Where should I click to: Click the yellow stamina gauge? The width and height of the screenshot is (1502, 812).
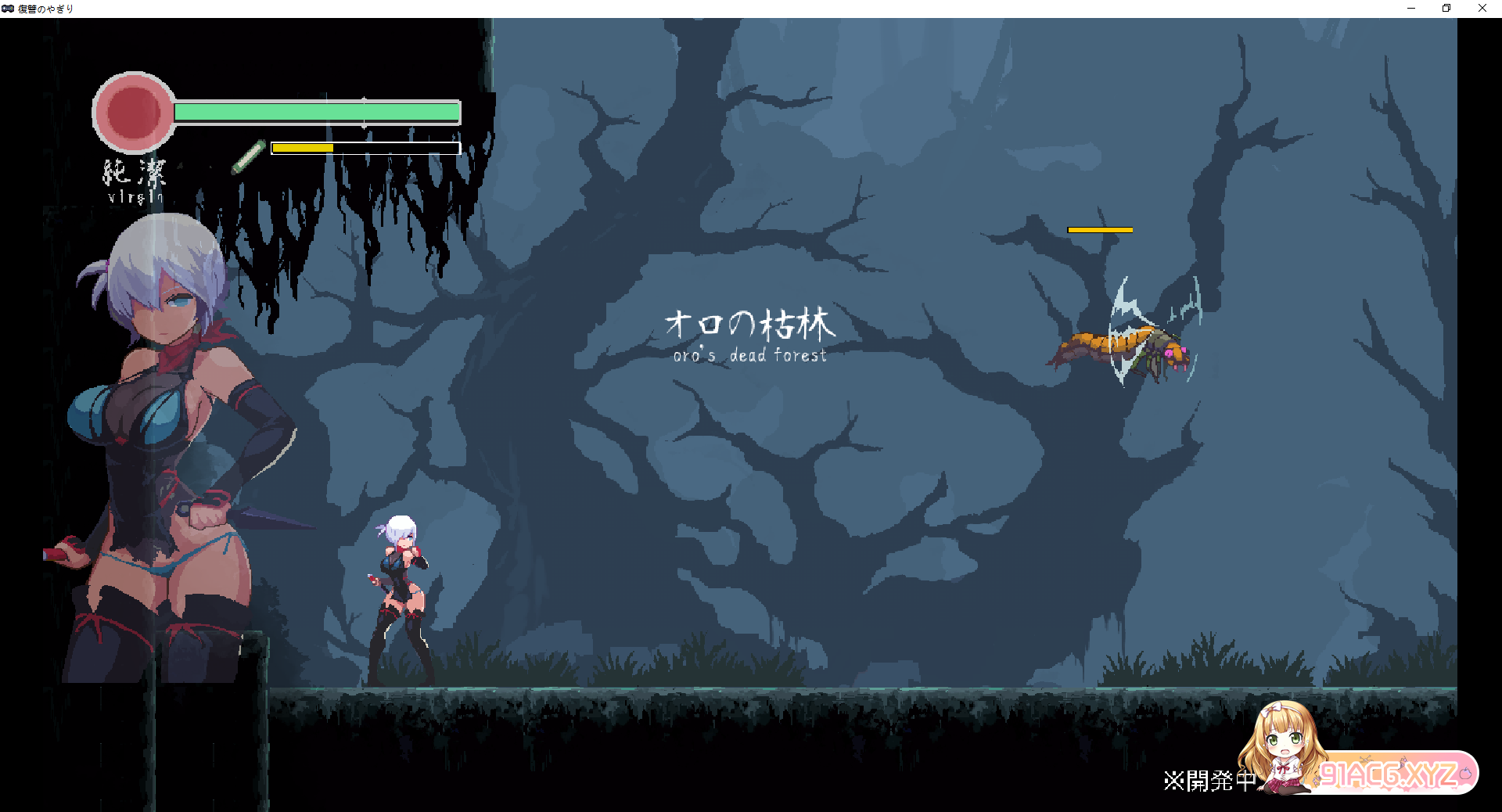[303, 146]
